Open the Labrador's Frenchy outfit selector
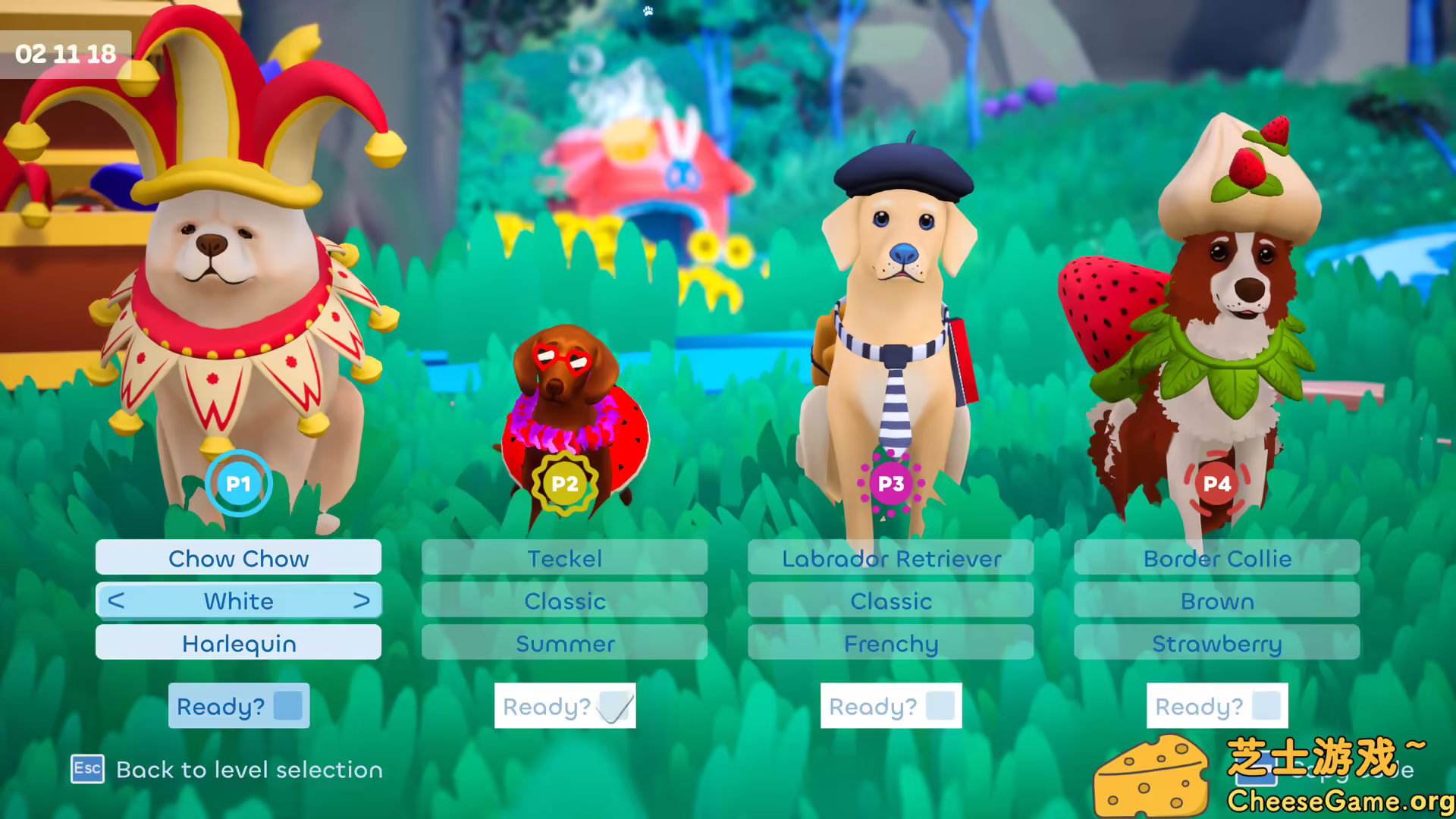The width and height of the screenshot is (1456, 819). click(890, 644)
